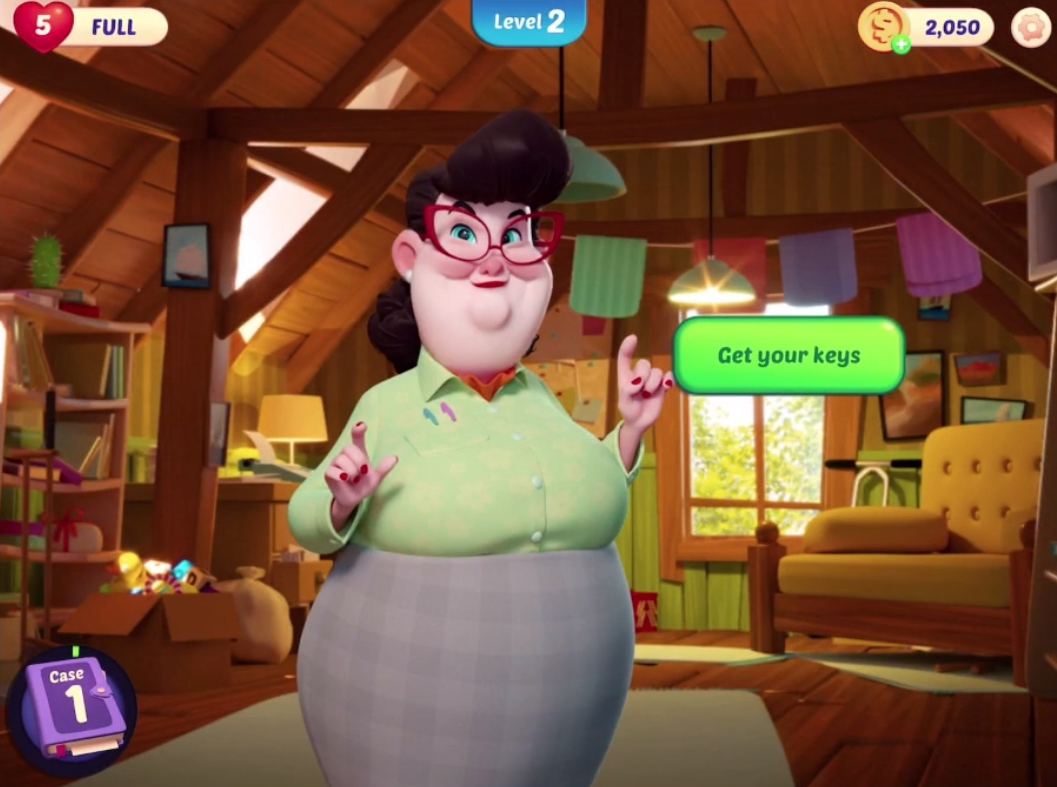Click the blue Level 2 badge
The height and width of the screenshot is (787, 1057).
coord(529,22)
